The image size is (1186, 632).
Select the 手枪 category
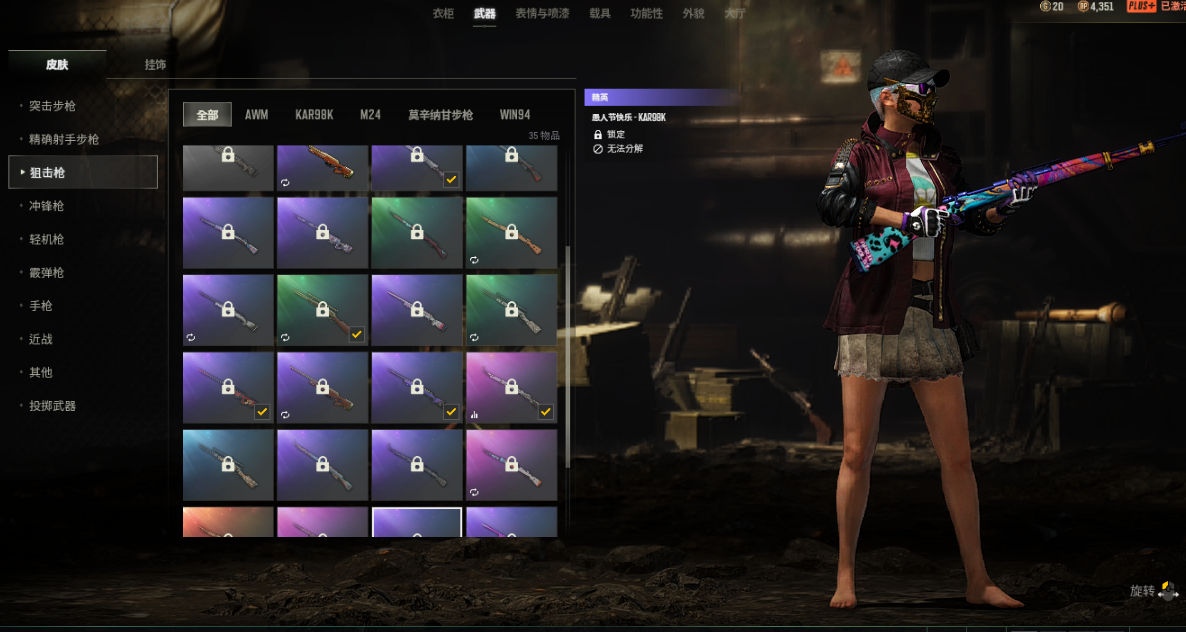tap(40, 306)
